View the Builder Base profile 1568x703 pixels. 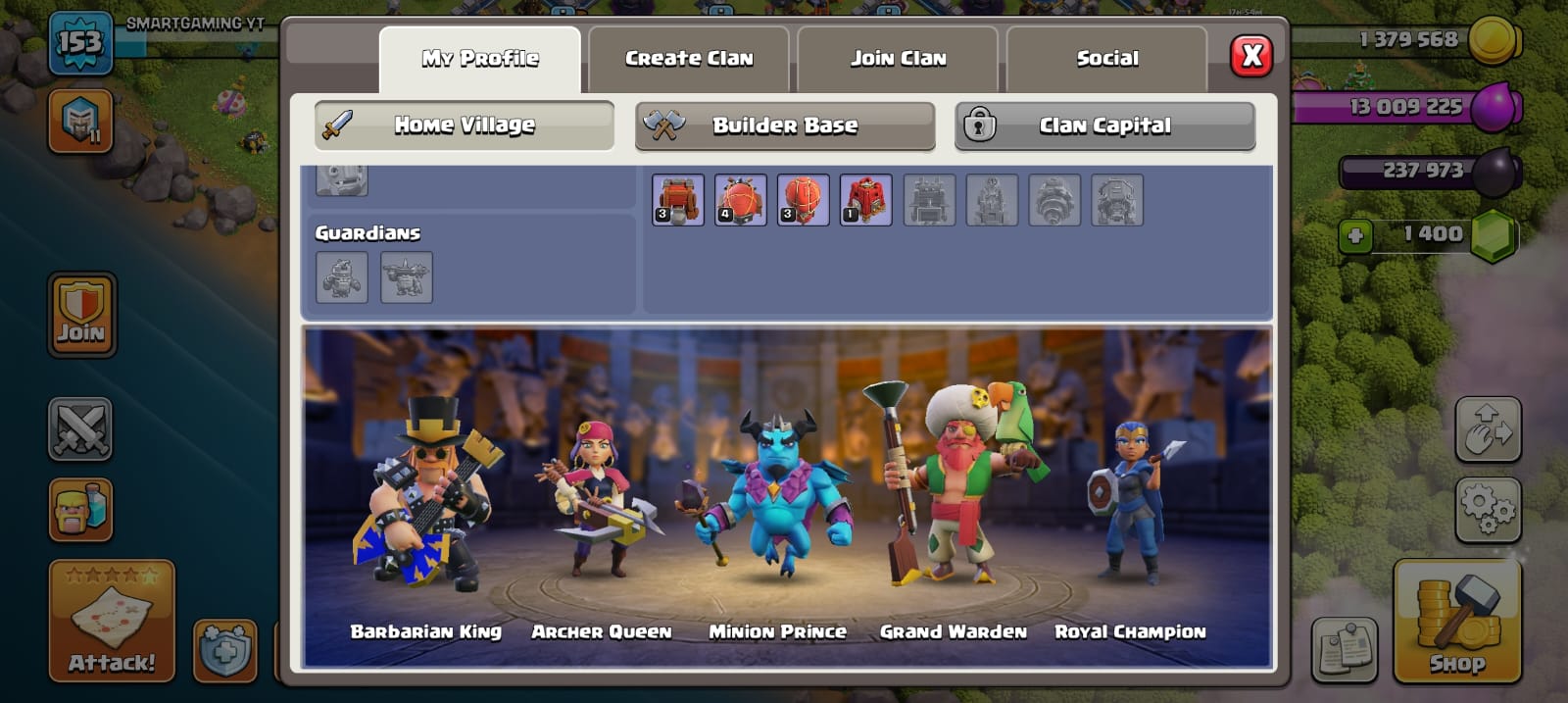point(785,126)
